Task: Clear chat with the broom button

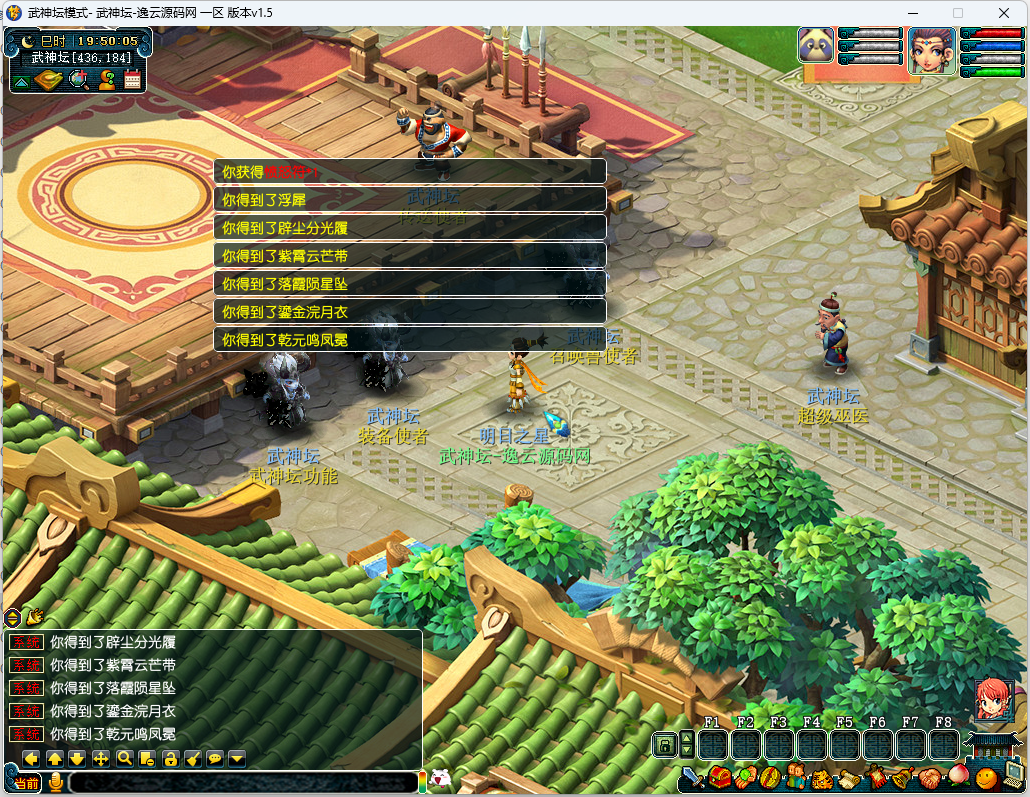Action: click(193, 758)
